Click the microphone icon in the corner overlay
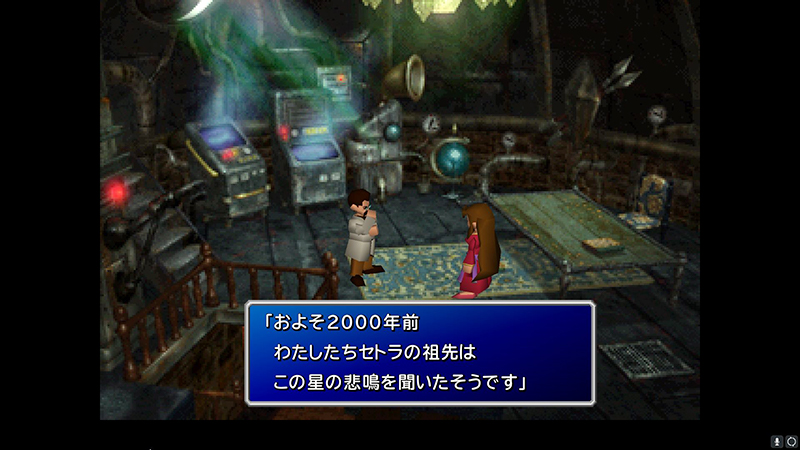Screen dimensions: 800x450 [x=776, y=441]
